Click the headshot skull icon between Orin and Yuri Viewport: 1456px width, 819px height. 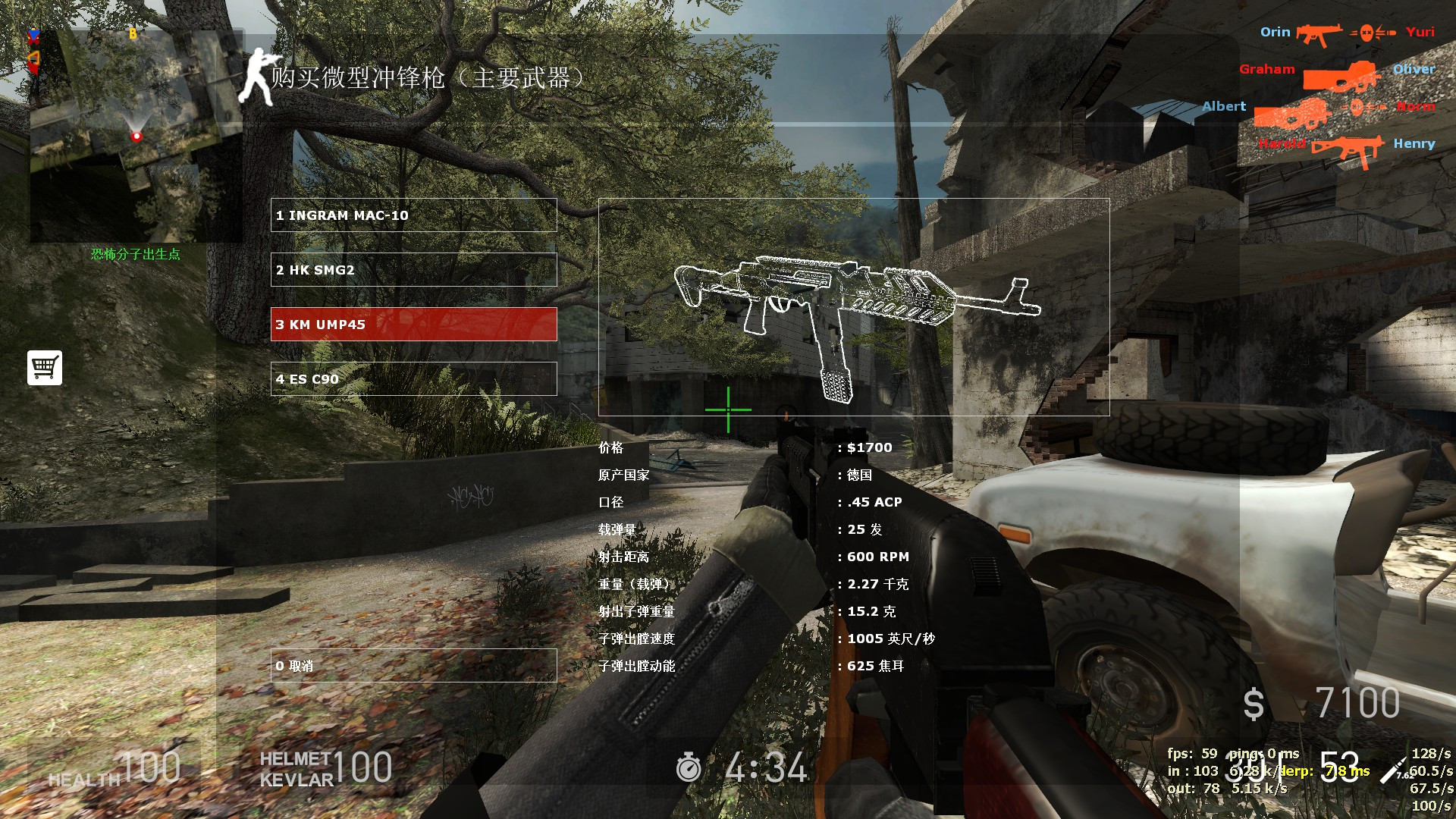point(1367,33)
